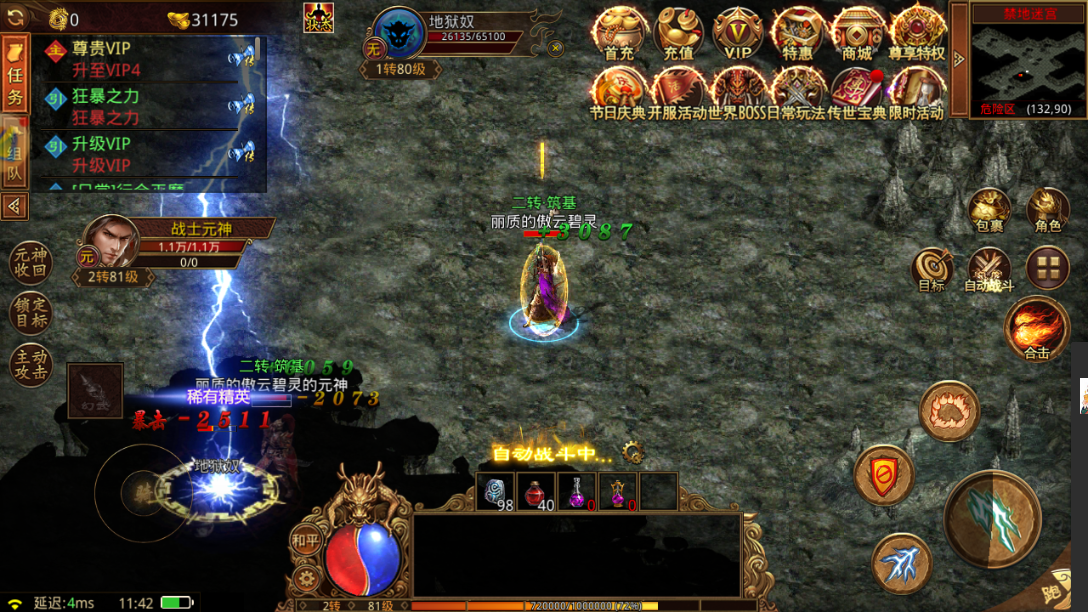Screen dimensions: 1088x612
Task: Open the 世界BOSS menu
Action: [x=738, y=94]
